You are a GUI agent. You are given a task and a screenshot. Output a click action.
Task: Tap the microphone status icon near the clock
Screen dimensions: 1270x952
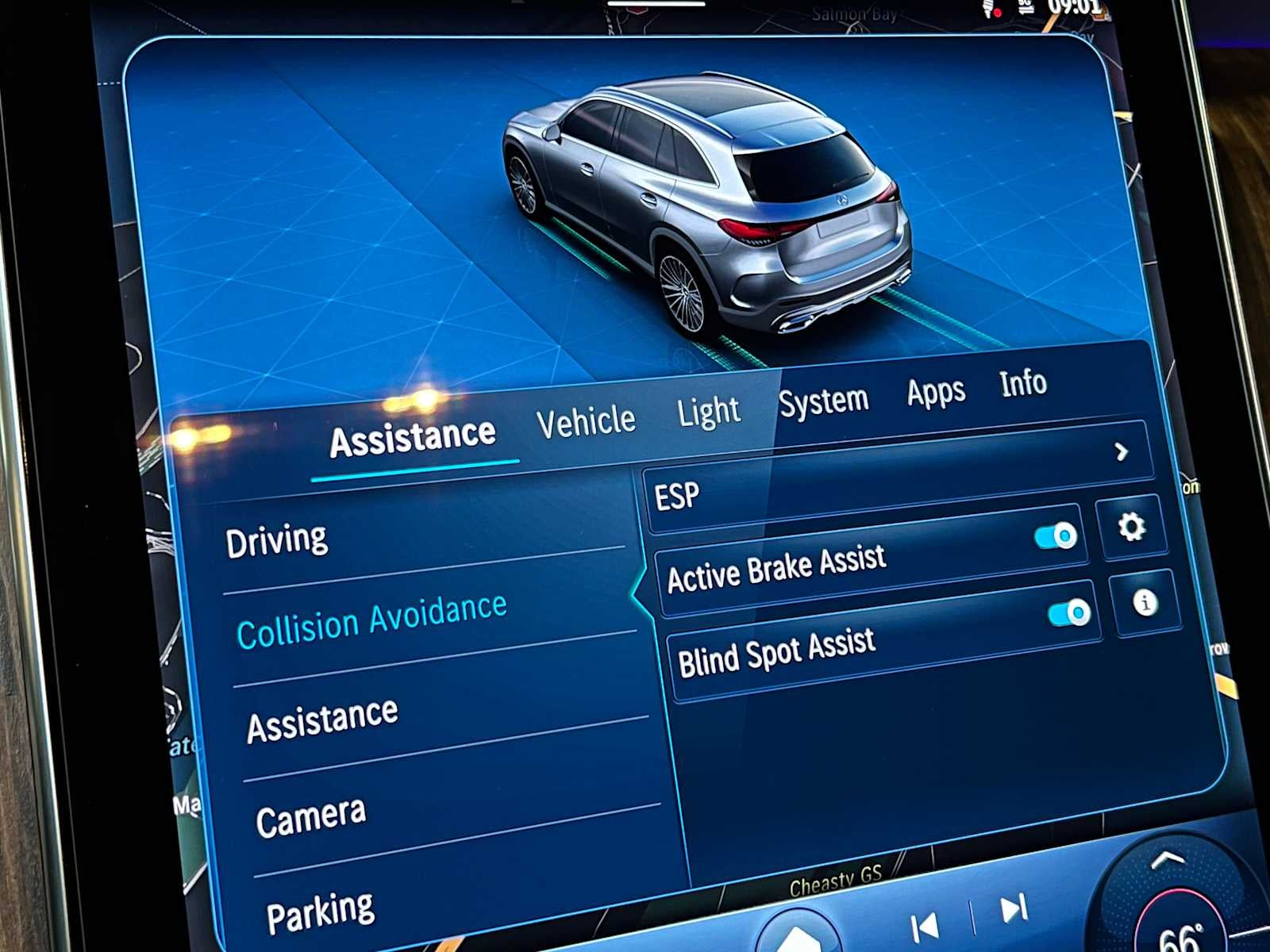click(987, 8)
